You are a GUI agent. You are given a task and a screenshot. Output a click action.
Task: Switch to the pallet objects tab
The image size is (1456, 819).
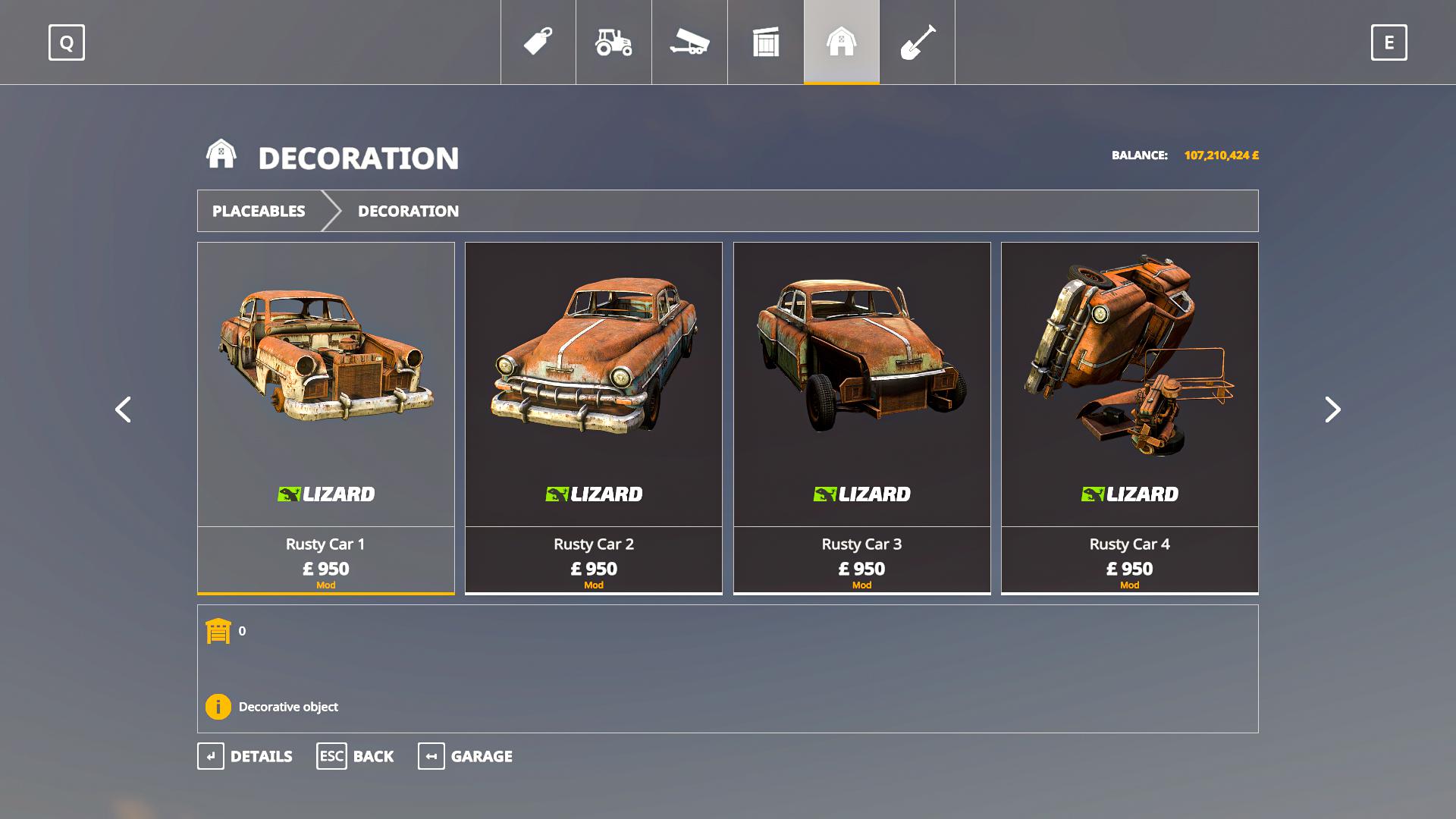tap(766, 42)
